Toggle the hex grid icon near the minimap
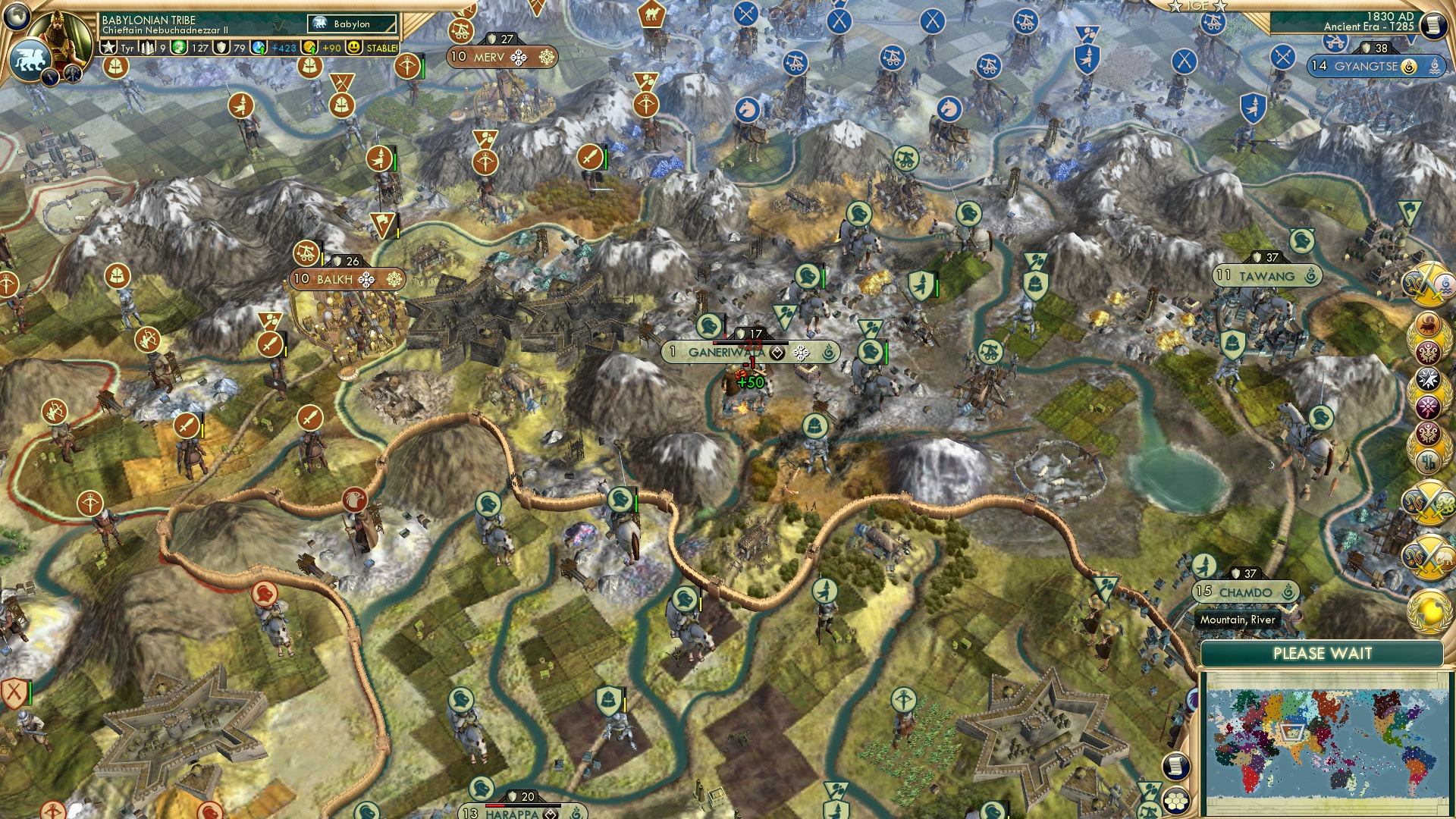 (x=1176, y=801)
